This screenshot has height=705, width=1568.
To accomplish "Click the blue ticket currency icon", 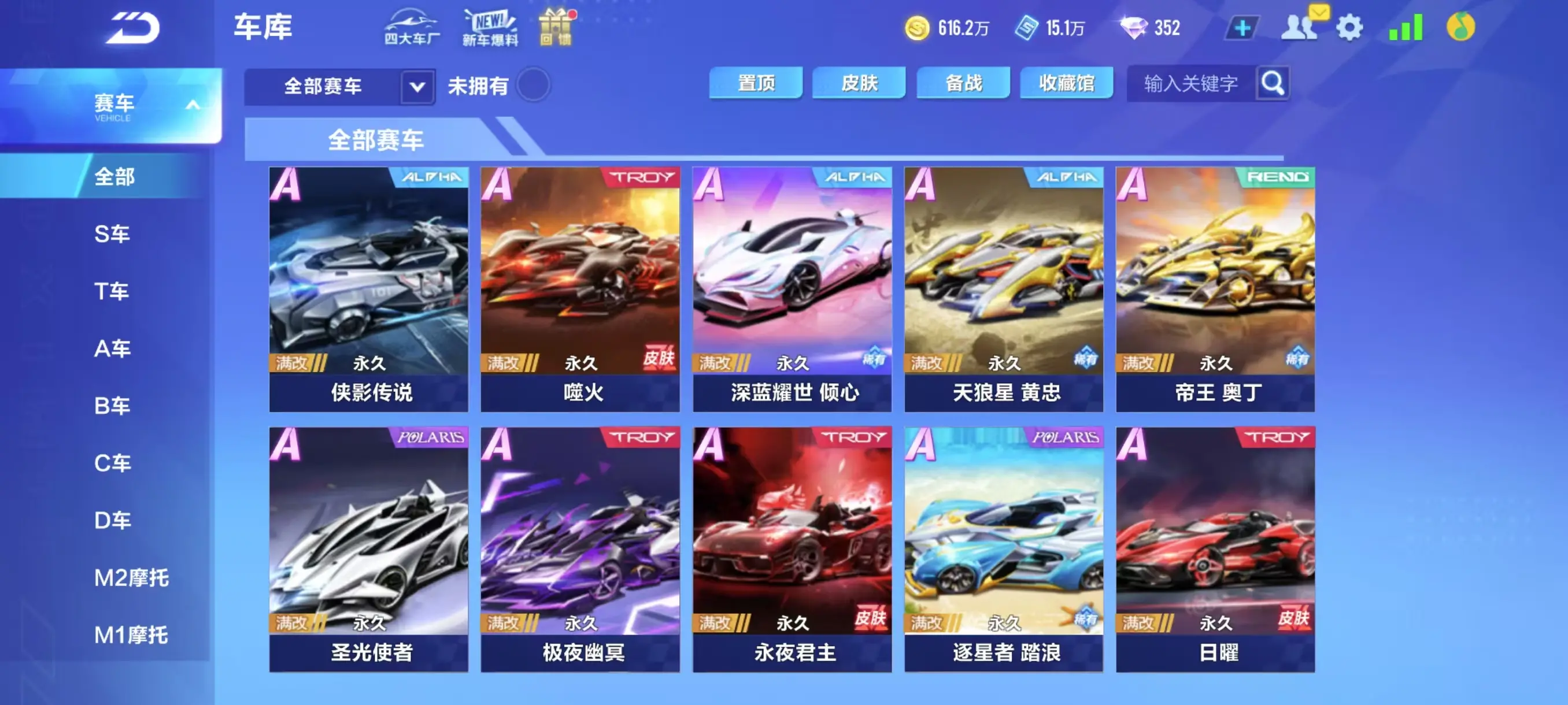I will (1029, 27).
